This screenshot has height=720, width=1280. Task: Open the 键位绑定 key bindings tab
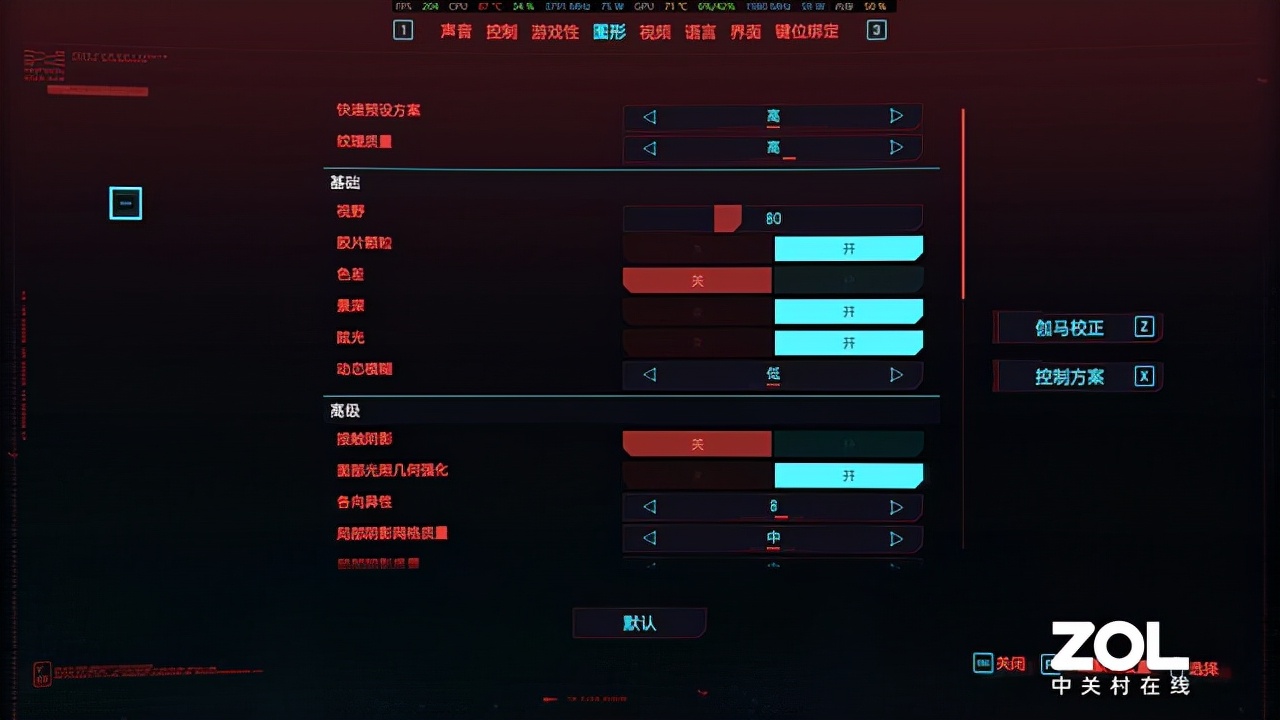pos(806,31)
